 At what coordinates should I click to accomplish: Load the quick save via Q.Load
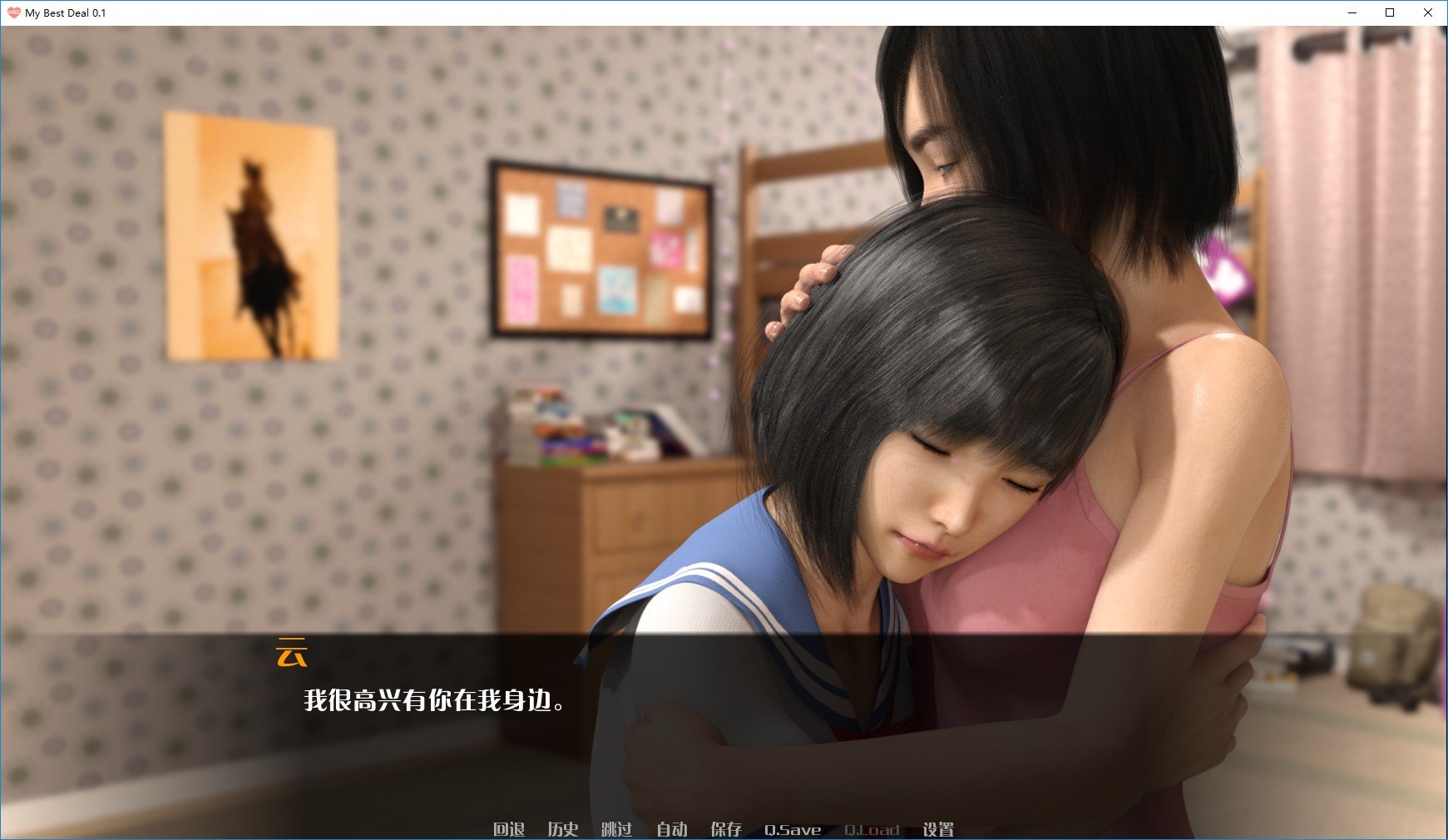click(x=871, y=829)
